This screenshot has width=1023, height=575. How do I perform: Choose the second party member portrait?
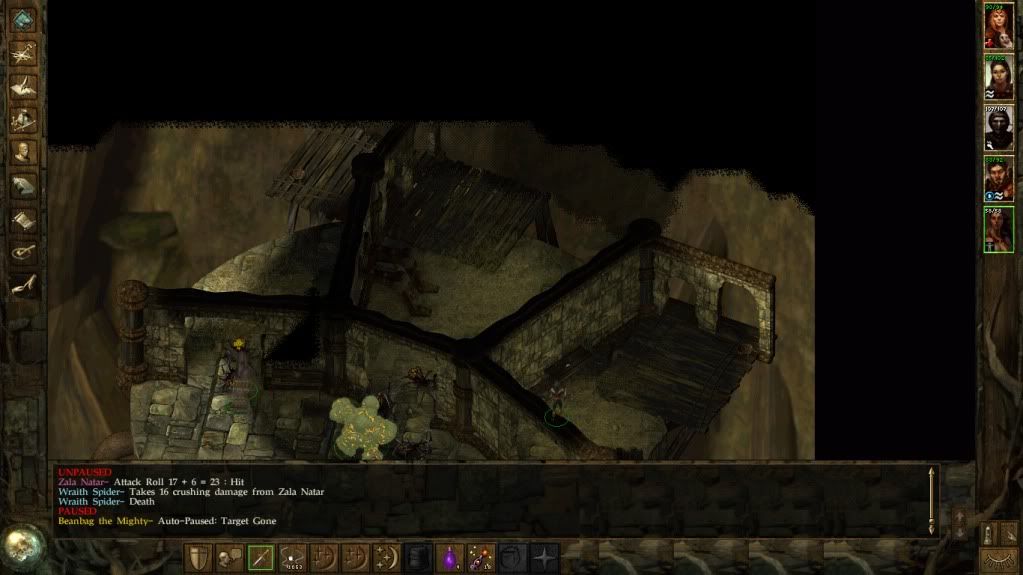(998, 77)
